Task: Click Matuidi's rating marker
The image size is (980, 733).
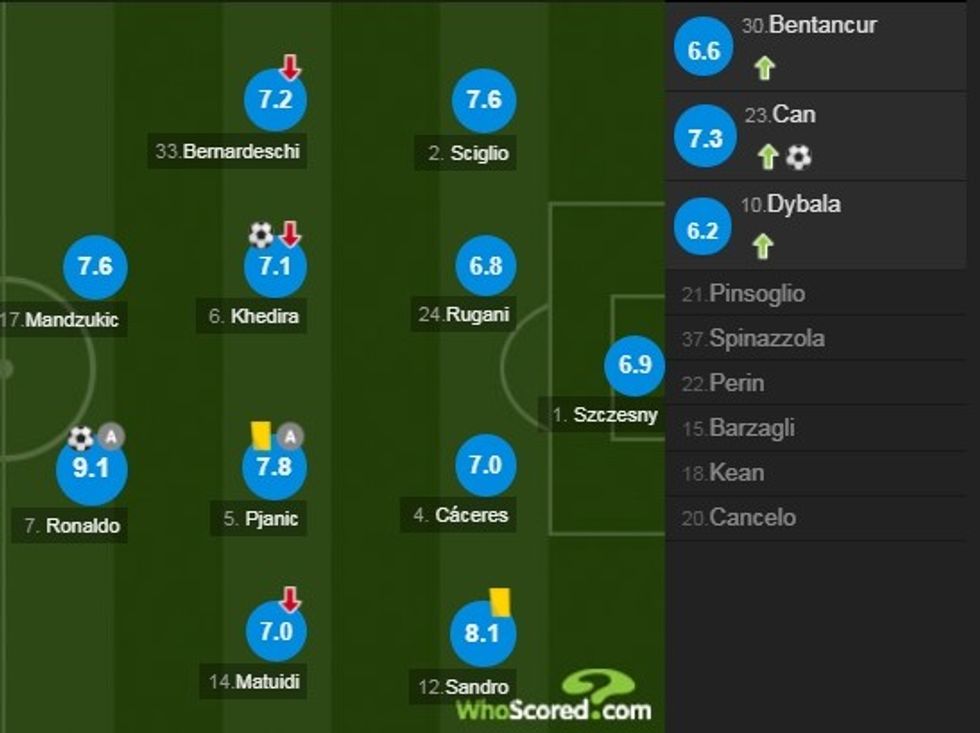Action: [275, 632]
